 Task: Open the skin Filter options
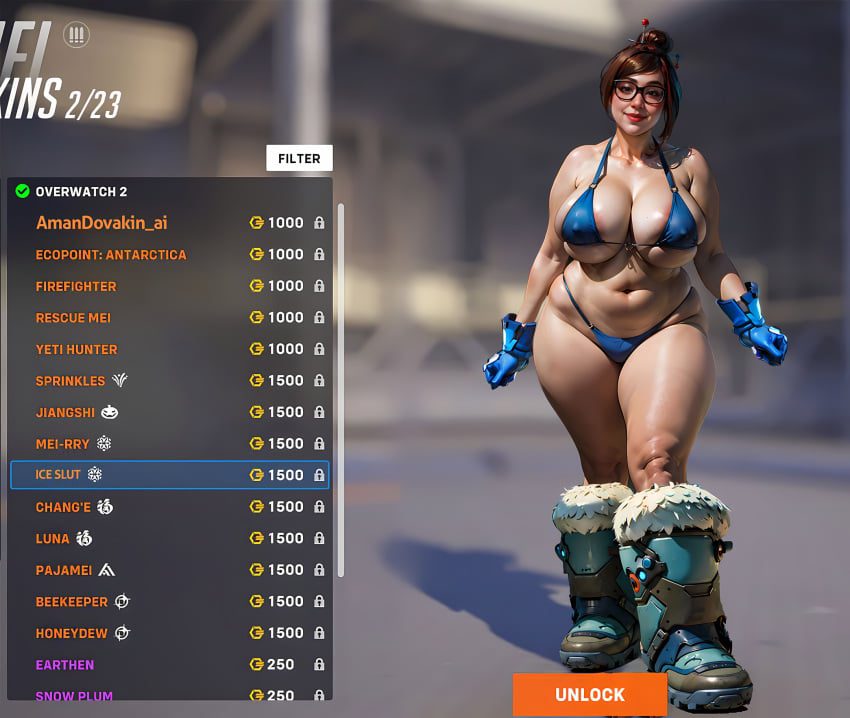click(299, 158)
